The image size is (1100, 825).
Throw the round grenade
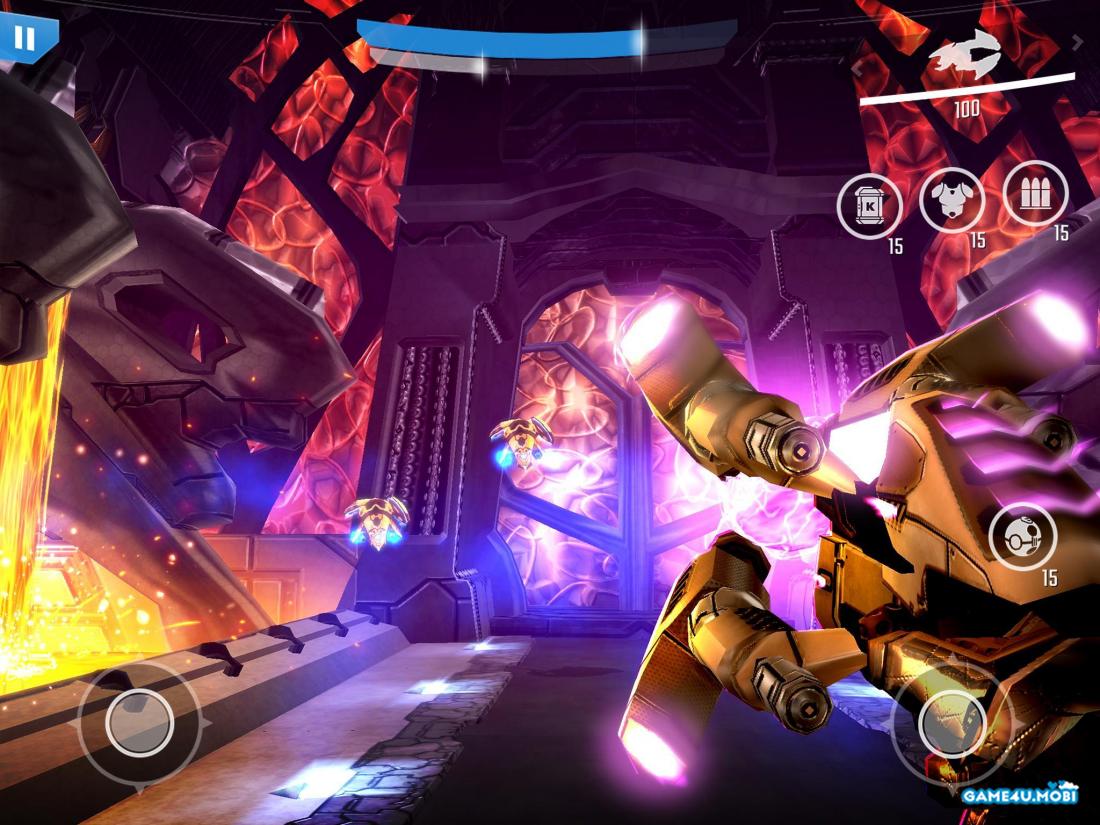coord(1022,536)
